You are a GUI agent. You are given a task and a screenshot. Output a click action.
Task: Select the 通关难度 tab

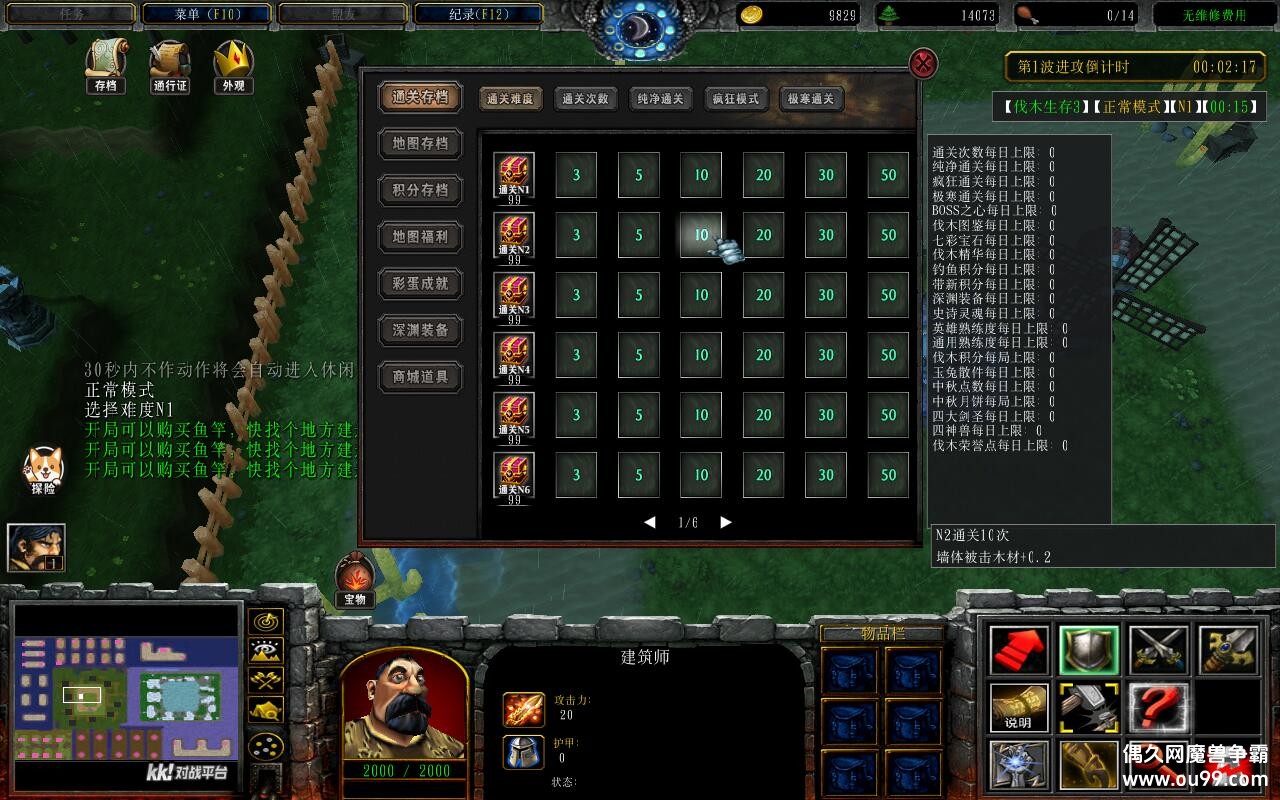pos(510,99)
